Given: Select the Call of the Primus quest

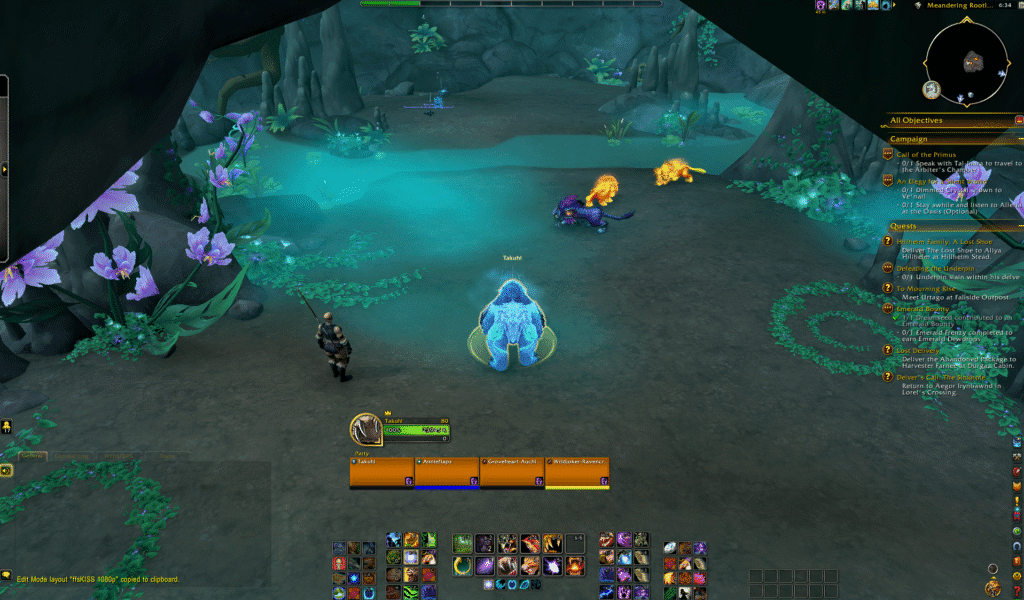Looking at the screenshot, I should point(926,155).
